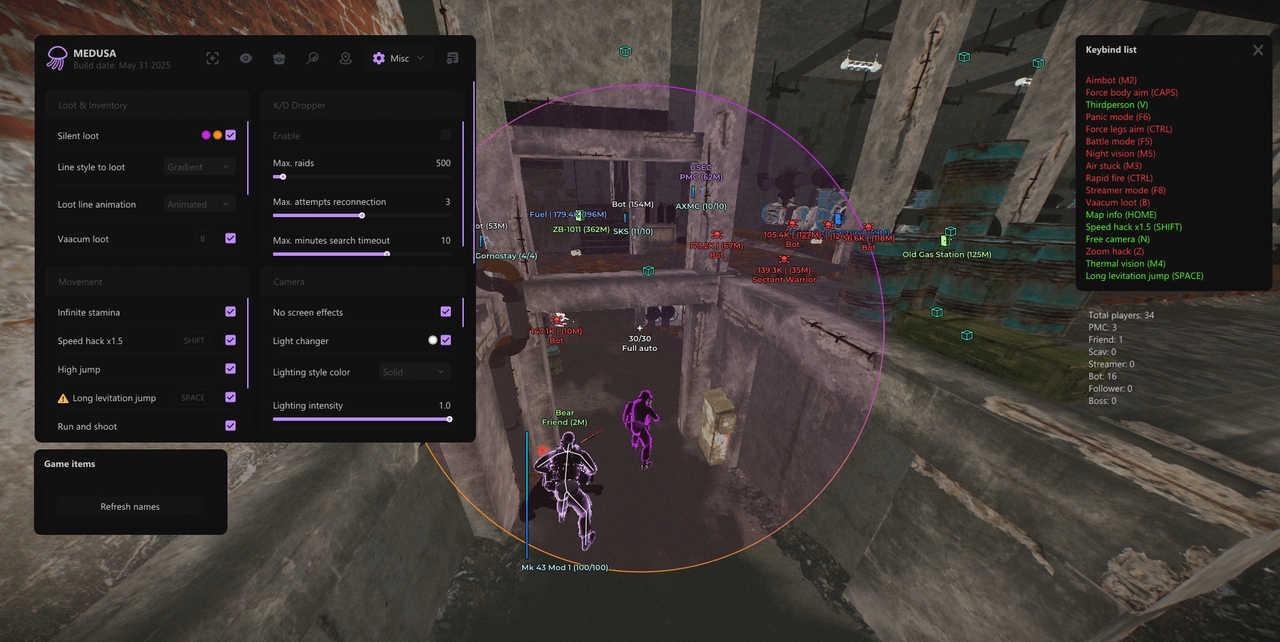This screenshot has width=1280, height=642.
Task: Click the Light changer white color swatch
Action: [x=433, y=340]
